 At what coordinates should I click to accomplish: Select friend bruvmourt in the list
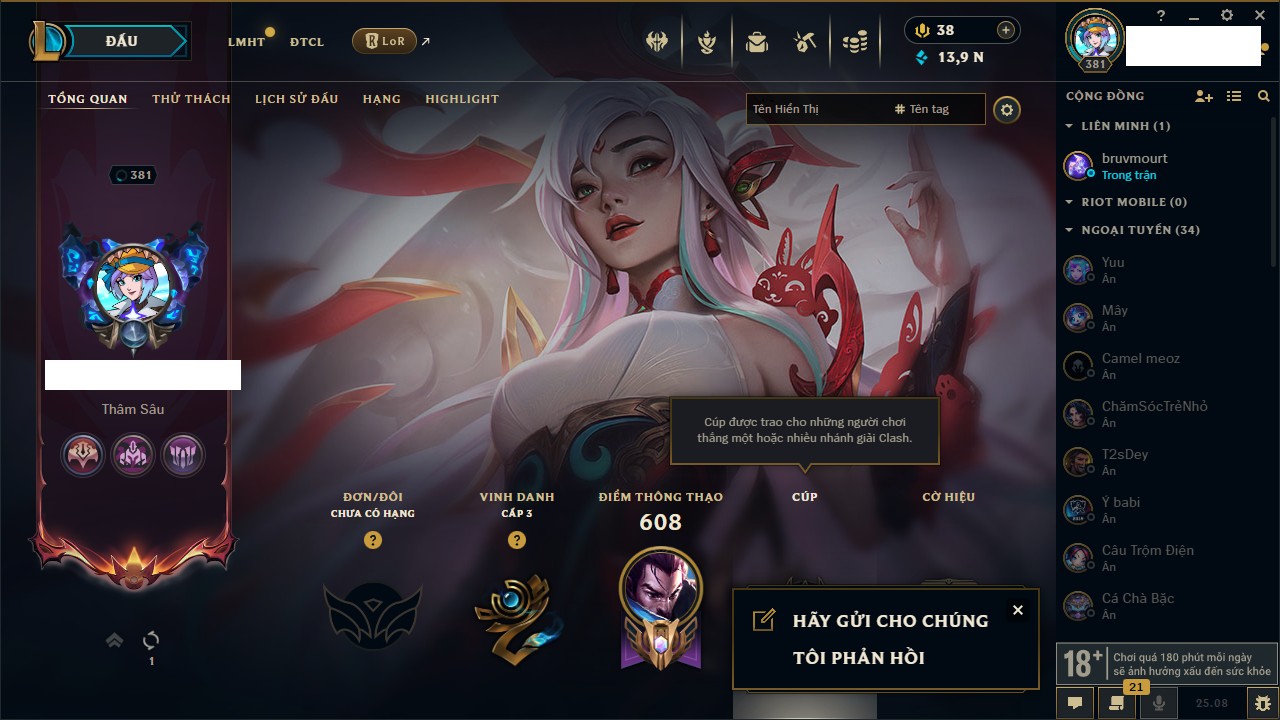1134,165
